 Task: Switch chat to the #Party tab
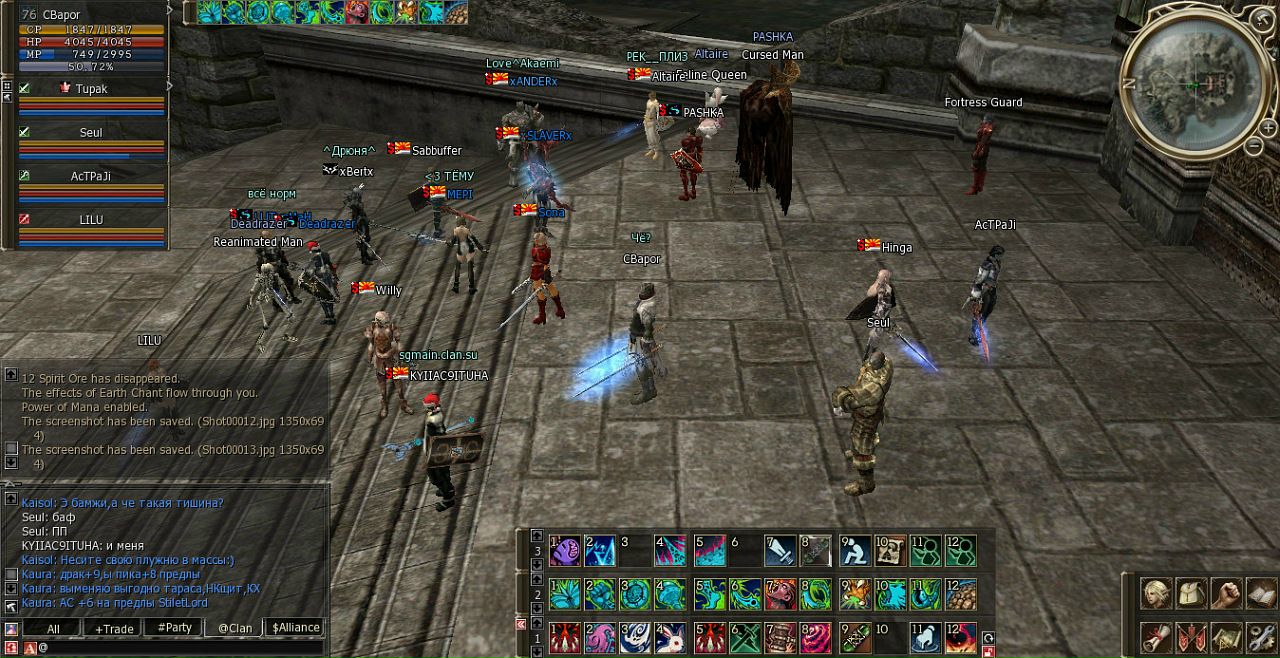pyautogui.click(x=175, y=628)
